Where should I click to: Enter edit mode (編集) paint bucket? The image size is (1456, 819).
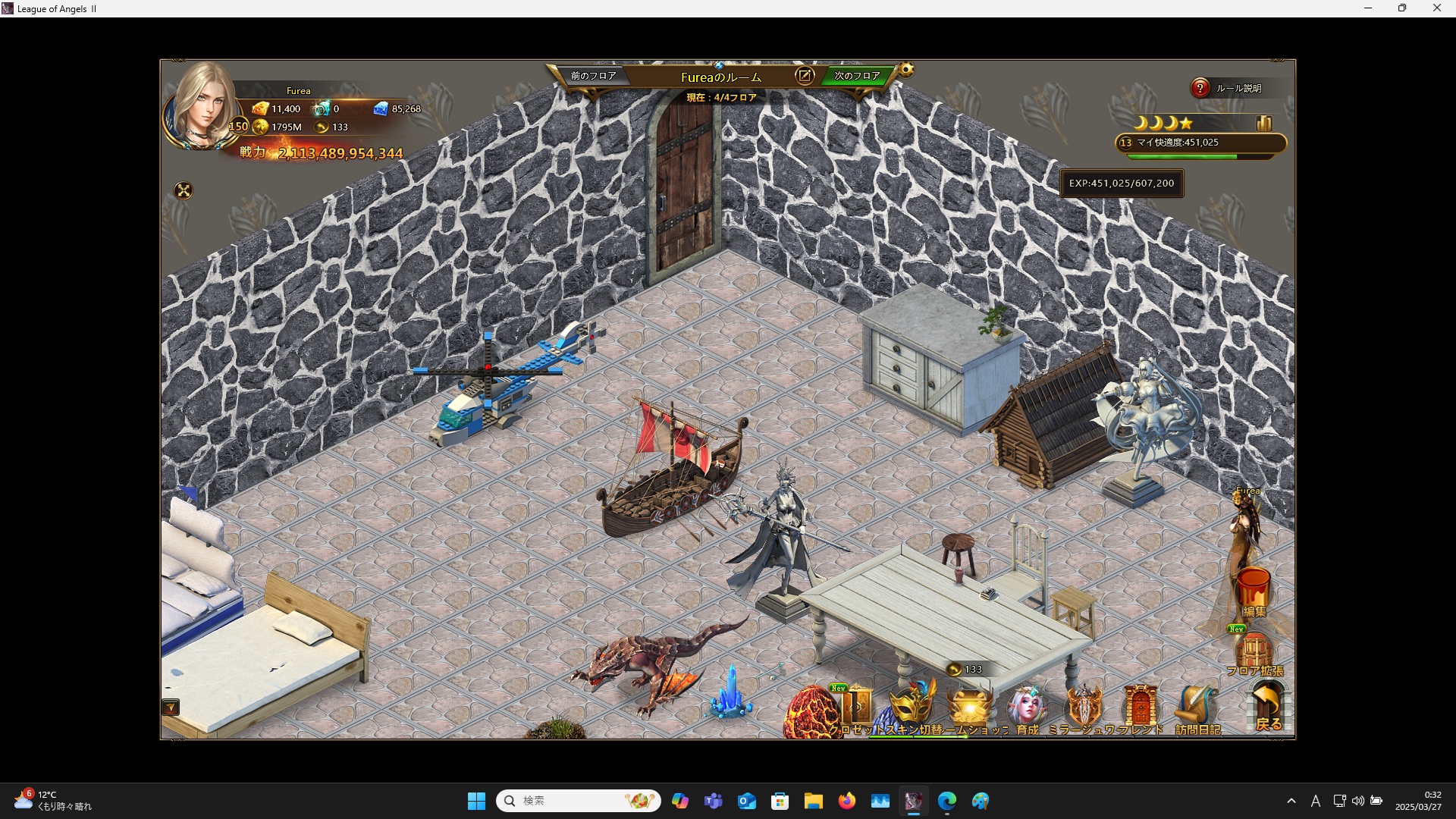[1254, 591]
